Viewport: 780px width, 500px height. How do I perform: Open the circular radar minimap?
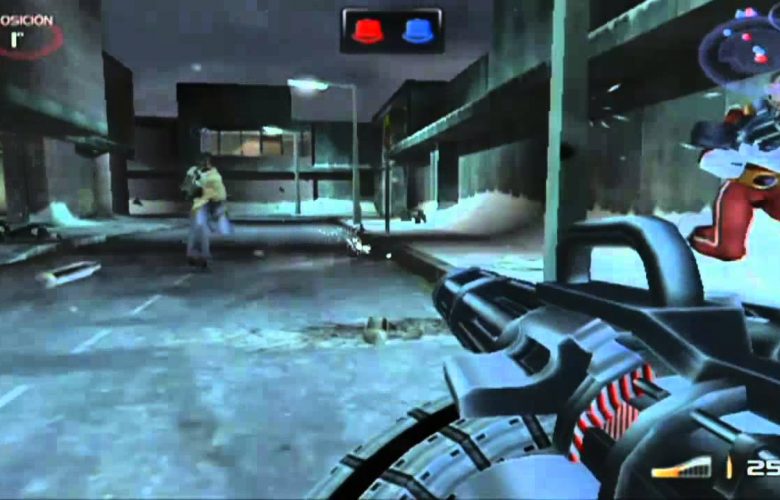(741, 48)
